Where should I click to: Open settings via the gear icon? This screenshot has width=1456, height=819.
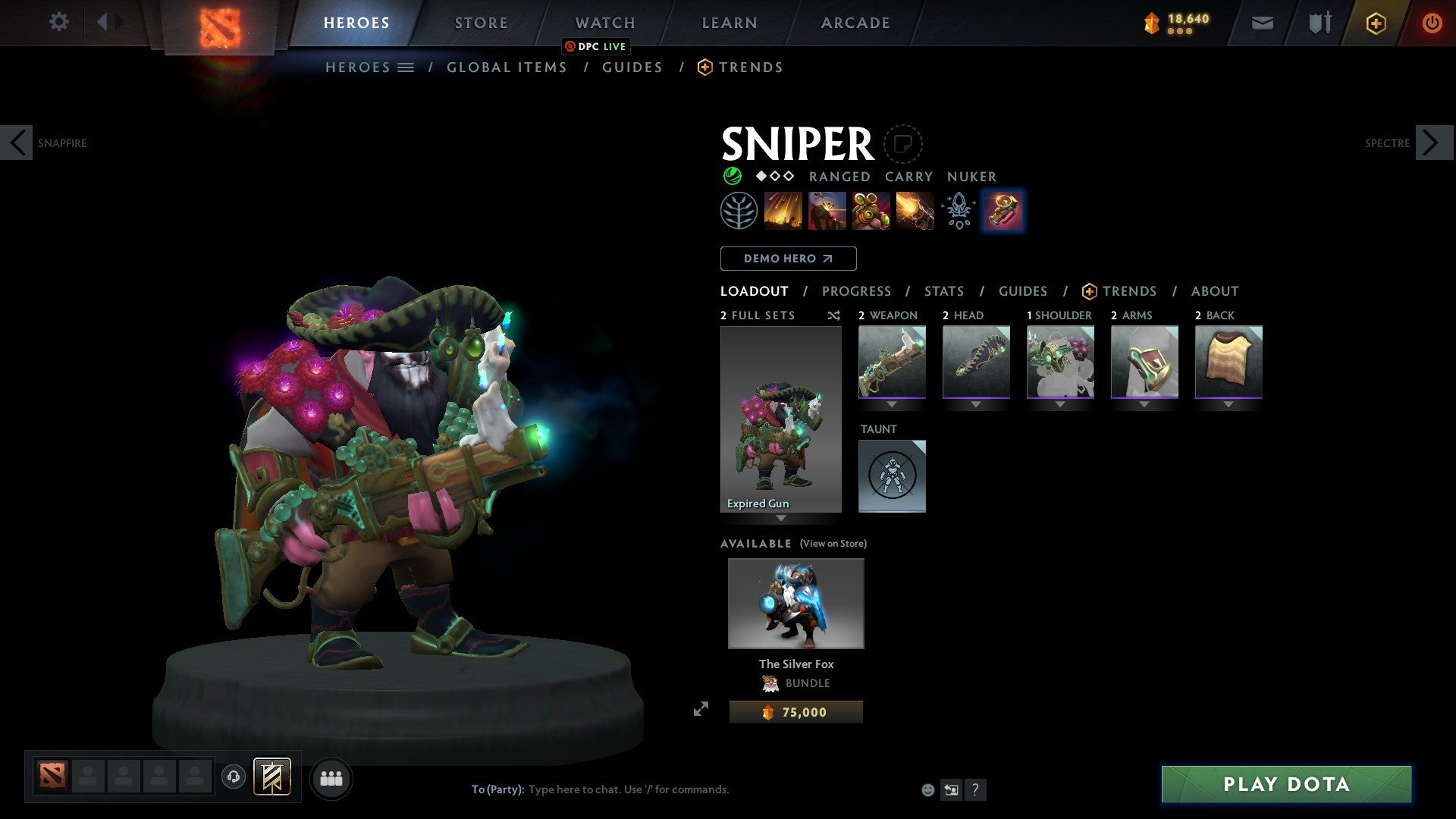[59, 22]
